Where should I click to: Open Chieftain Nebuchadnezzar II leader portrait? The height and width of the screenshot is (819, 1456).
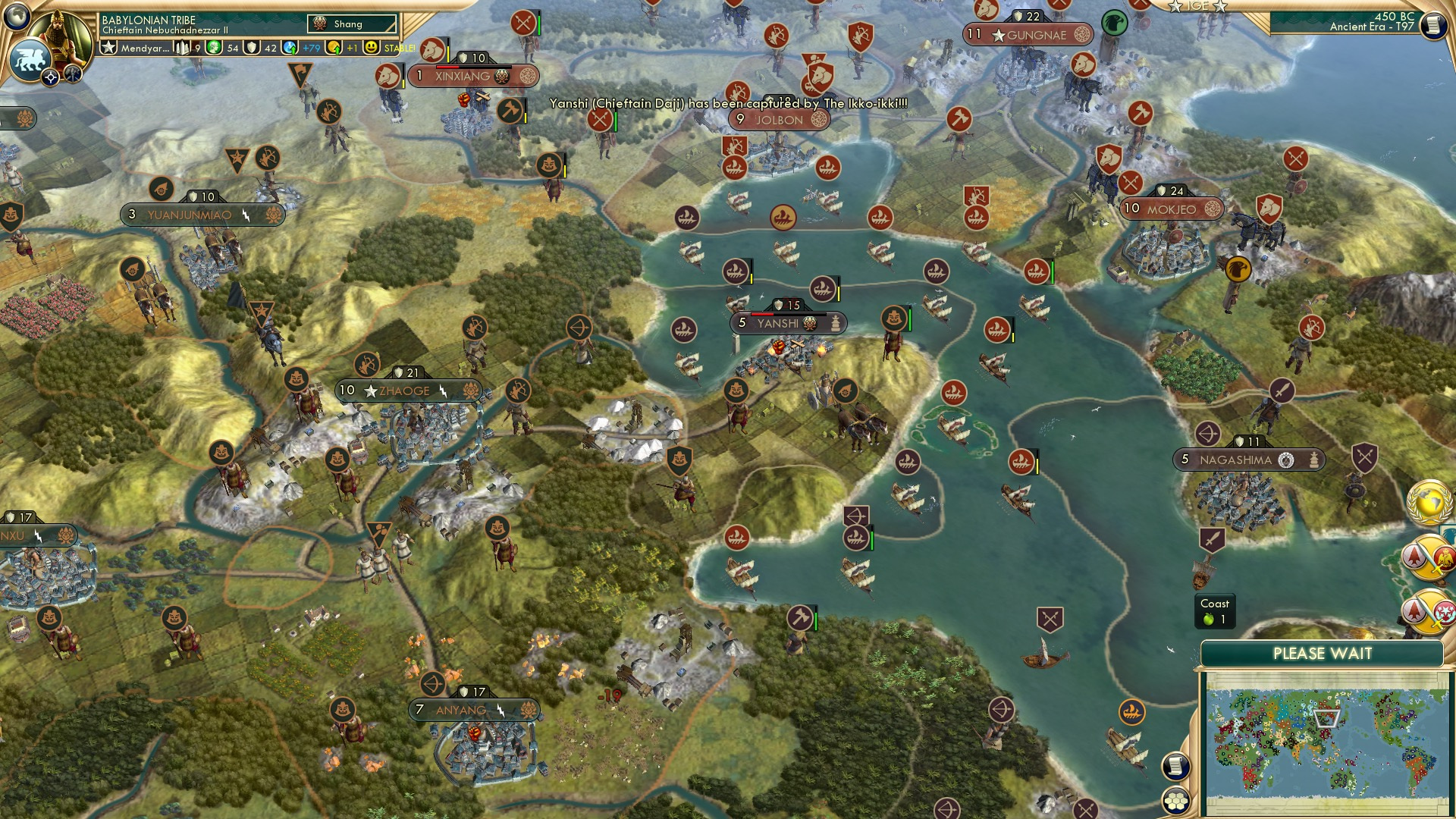pos(60,36)
